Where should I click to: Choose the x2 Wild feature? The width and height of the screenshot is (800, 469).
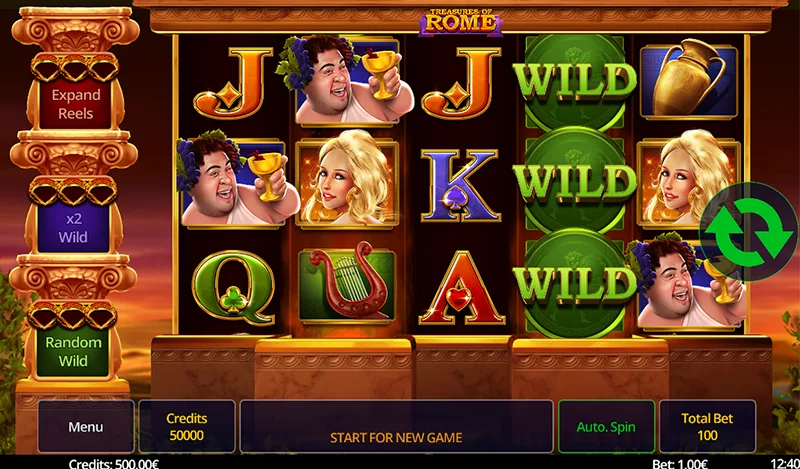(x=73, y=228)
